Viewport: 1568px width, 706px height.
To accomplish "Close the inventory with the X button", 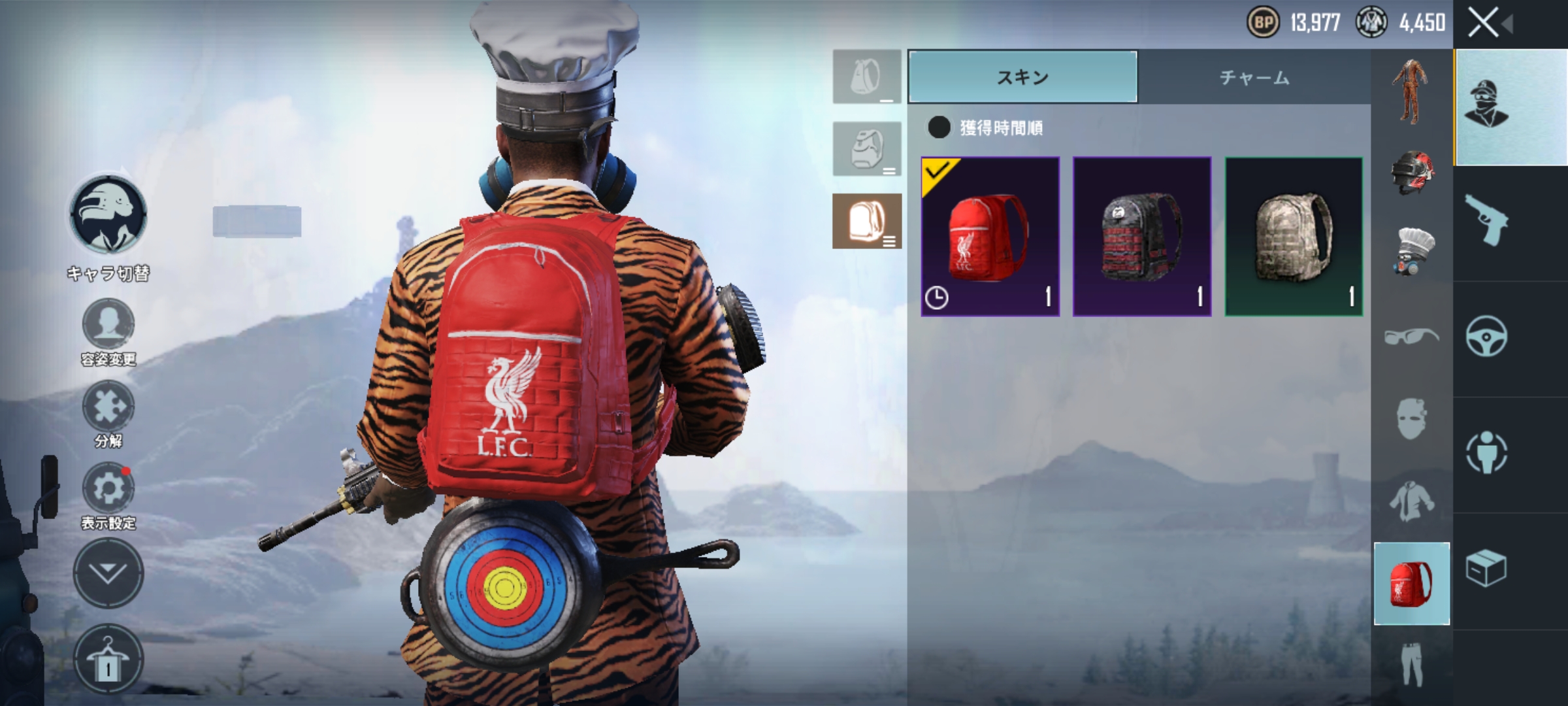I will coord(1483,24).
